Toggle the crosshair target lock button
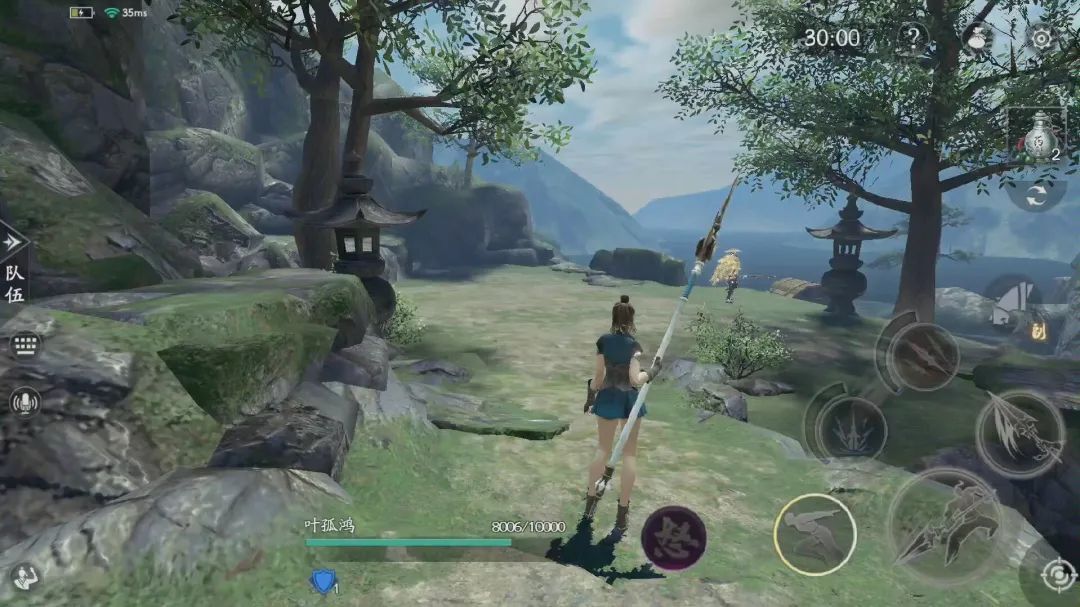 click(1056, 577)
